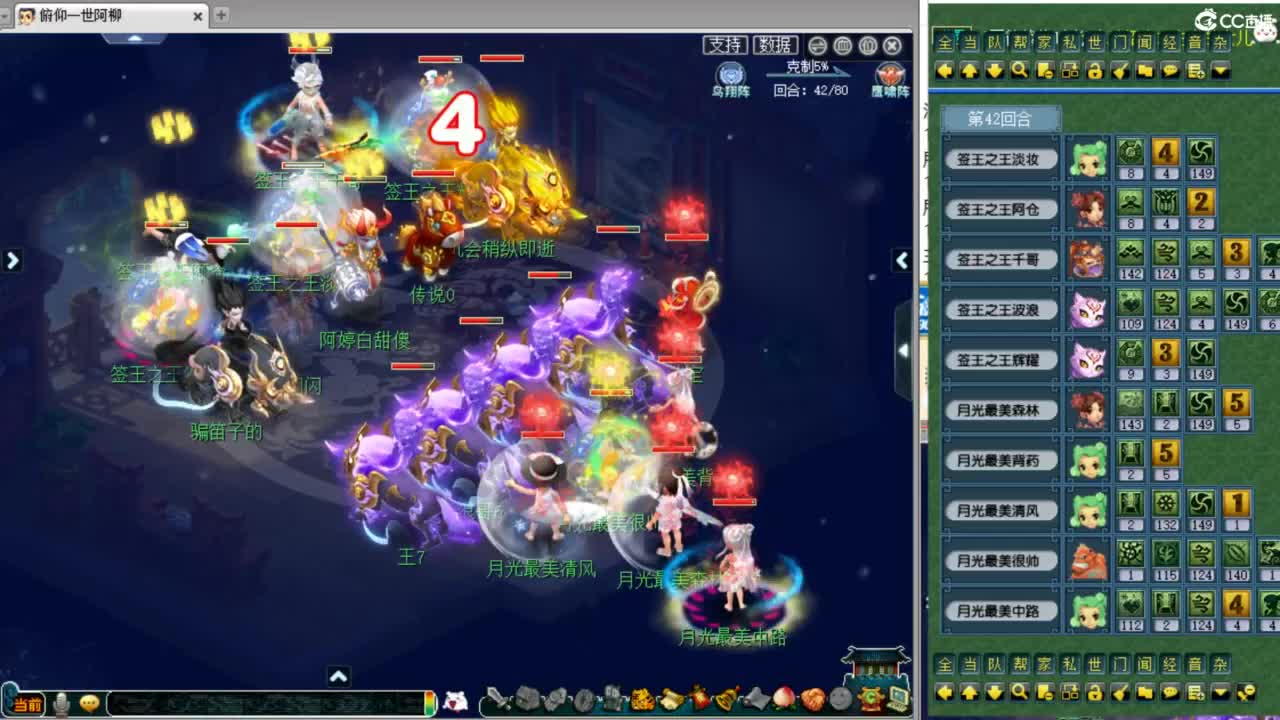This screenshot has height=720, width=1280.
Task: Expand the hidden panel with the left-edge chevron
Action: tap(12, 259)
